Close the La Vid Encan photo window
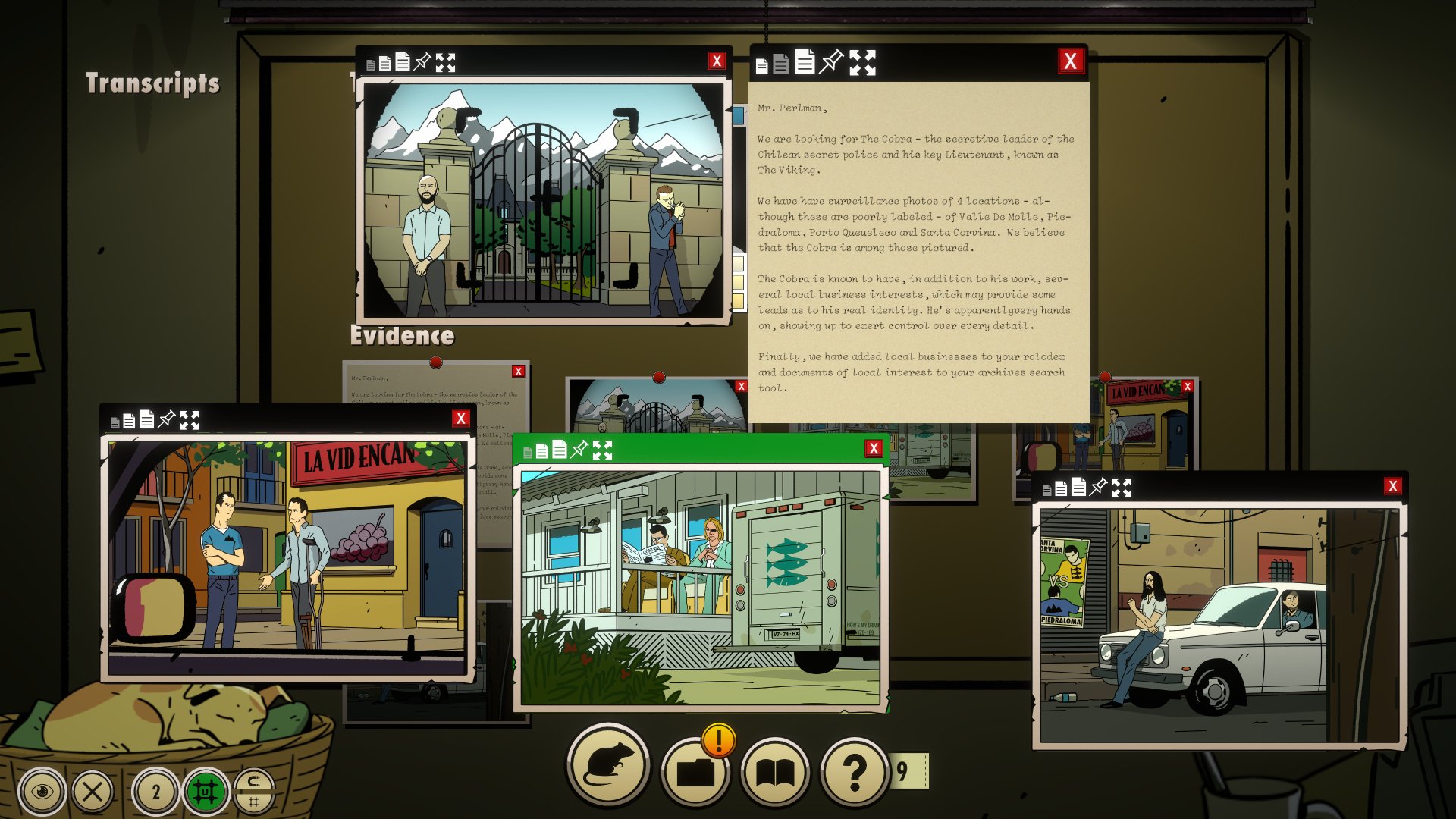The width and height of the screenshot is (1456, 819). [x=460, y=419]
